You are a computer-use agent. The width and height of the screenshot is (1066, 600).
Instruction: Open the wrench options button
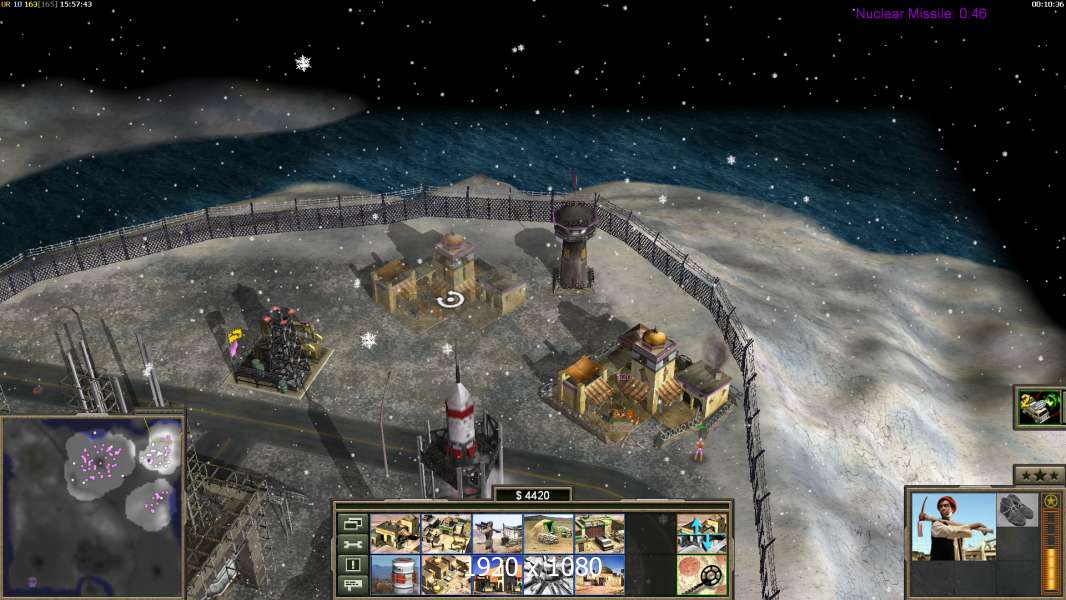[x=351, y=544]
